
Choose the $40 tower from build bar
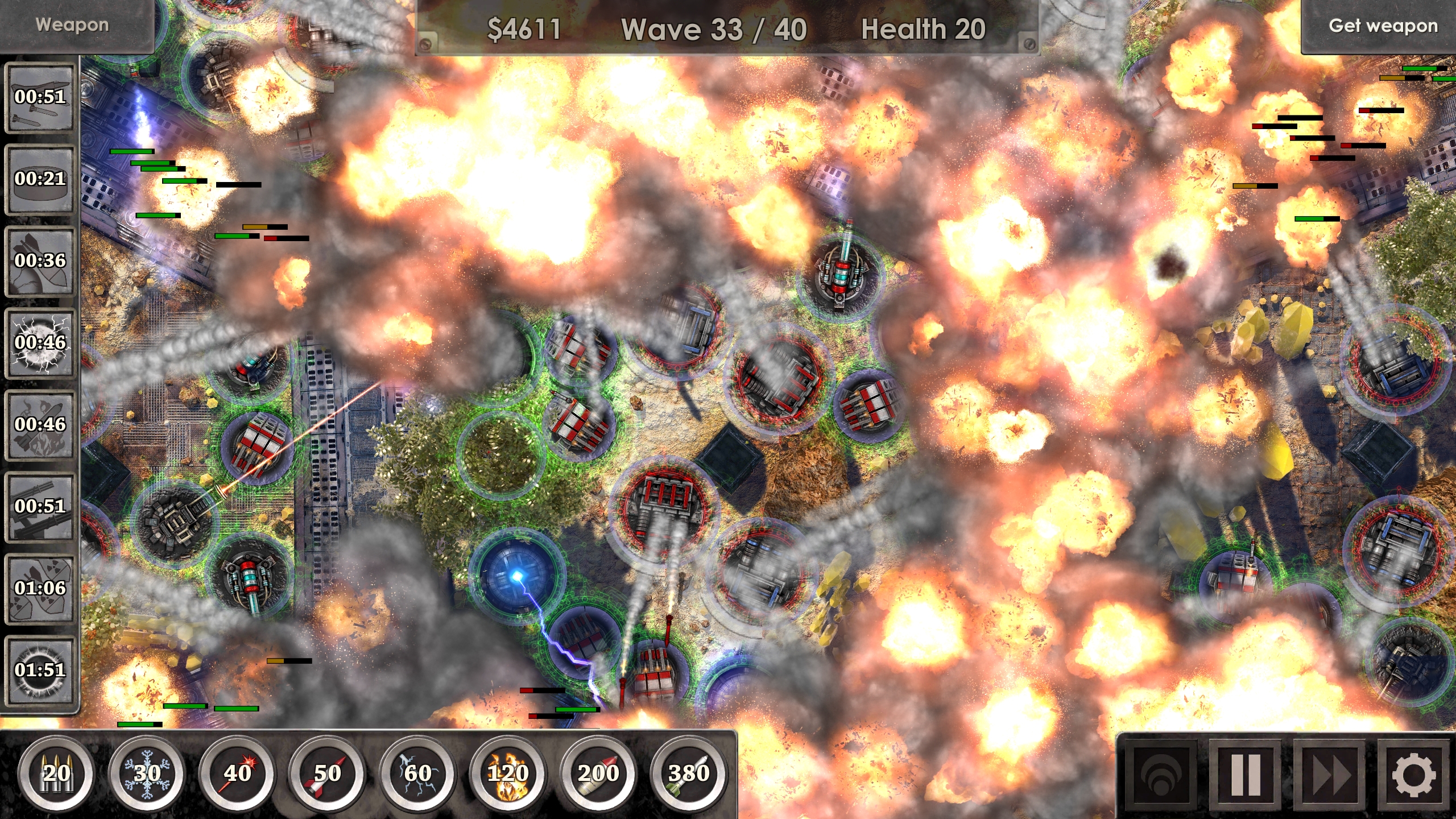point(239,774)
